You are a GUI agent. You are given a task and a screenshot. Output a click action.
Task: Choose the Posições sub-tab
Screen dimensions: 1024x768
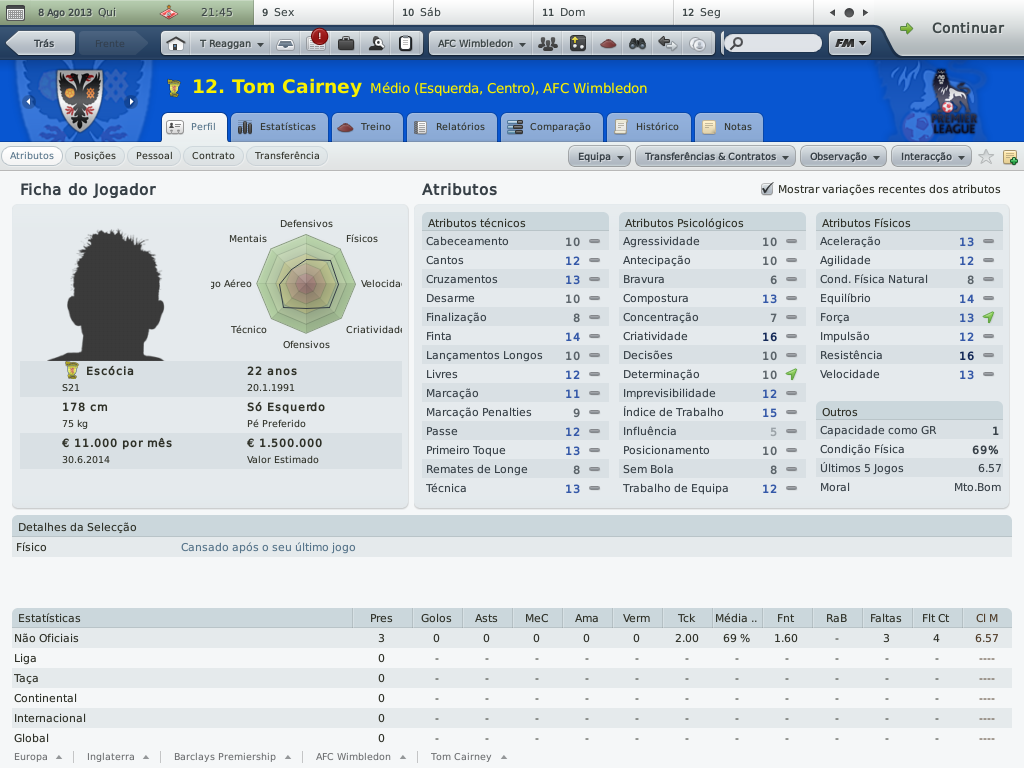point(95,156)
